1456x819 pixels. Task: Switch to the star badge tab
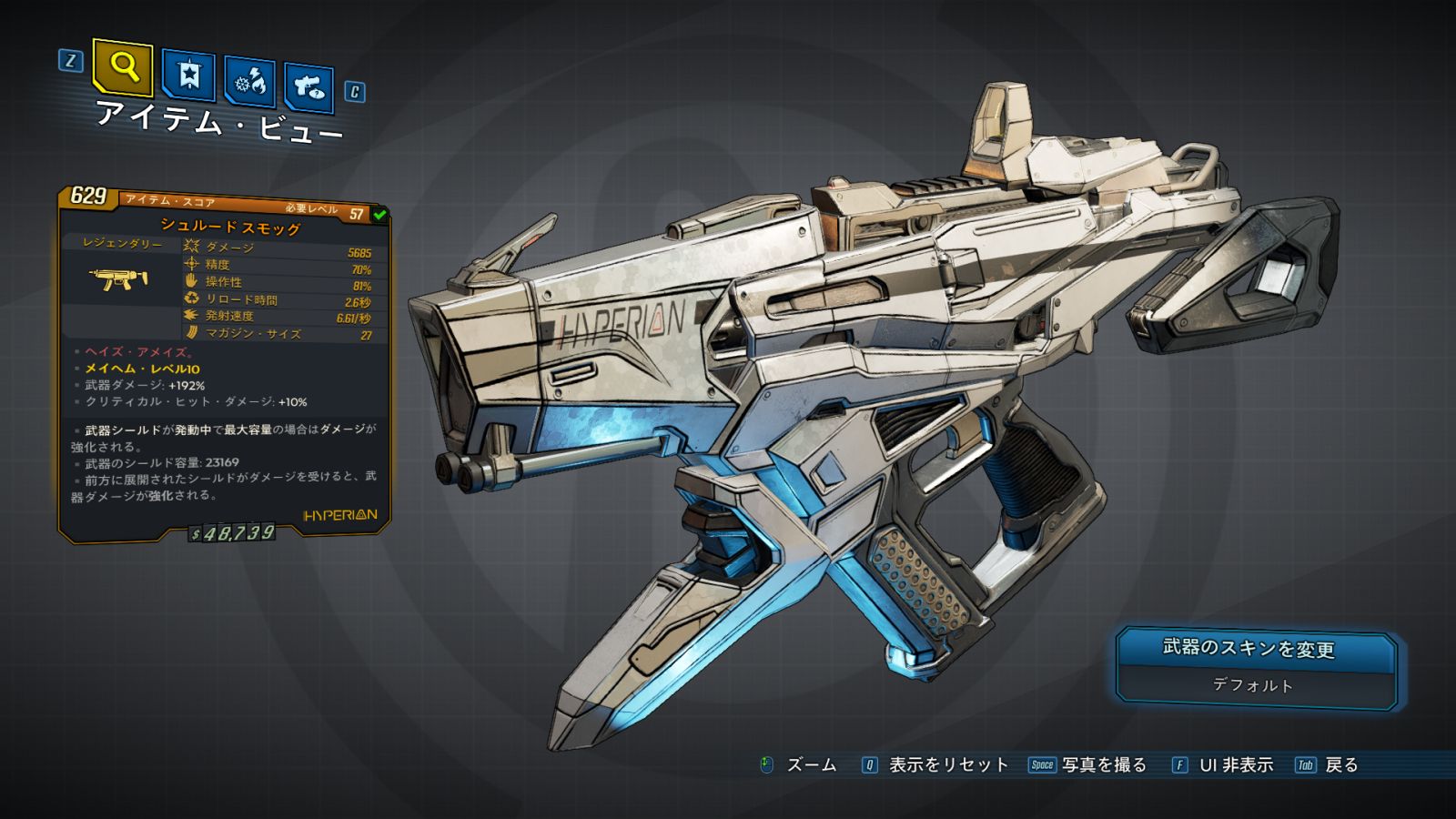[x=188, y=75]
